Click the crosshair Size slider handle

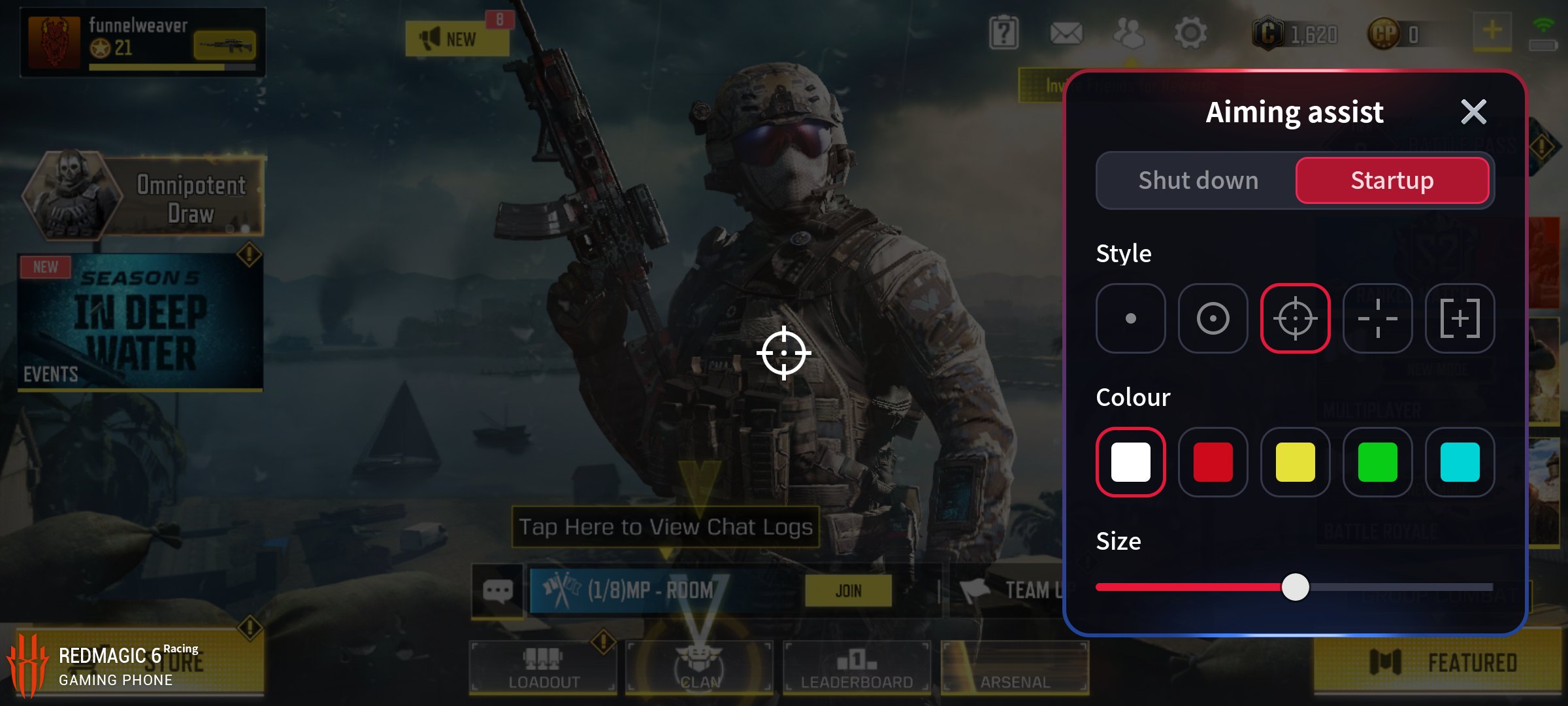[1295, 587]
